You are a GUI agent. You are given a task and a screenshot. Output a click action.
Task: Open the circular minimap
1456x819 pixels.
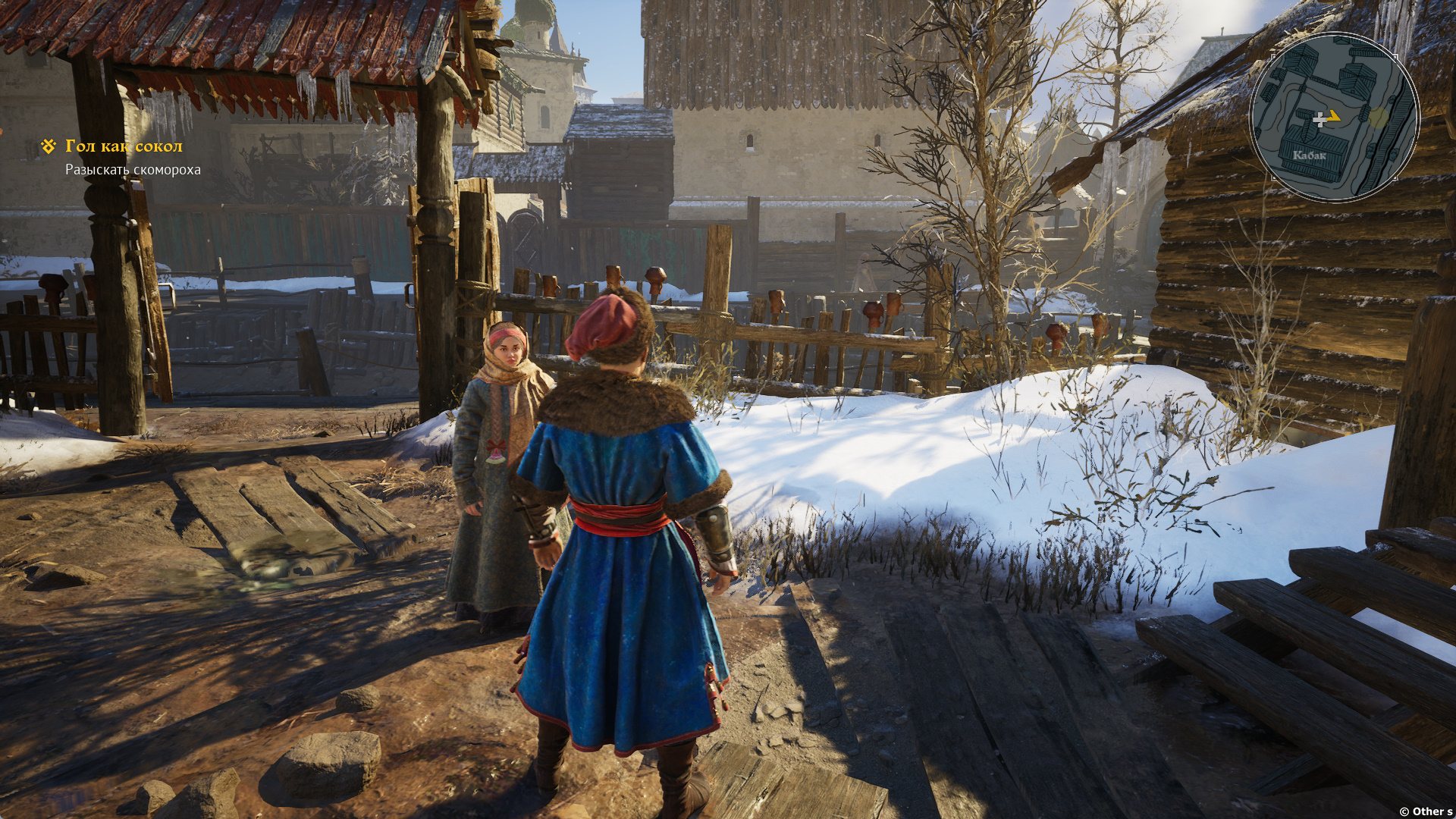point(1334,117)
